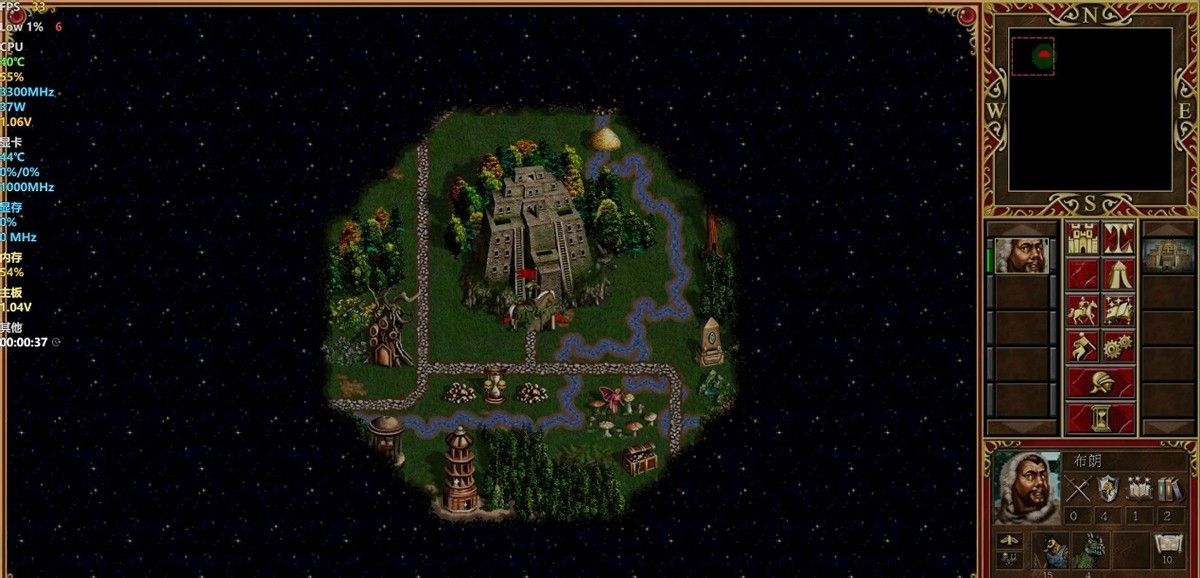Open the Kingdom Overview castle button
This screenshot has height=578, width=1200.
coord(1083,238)
